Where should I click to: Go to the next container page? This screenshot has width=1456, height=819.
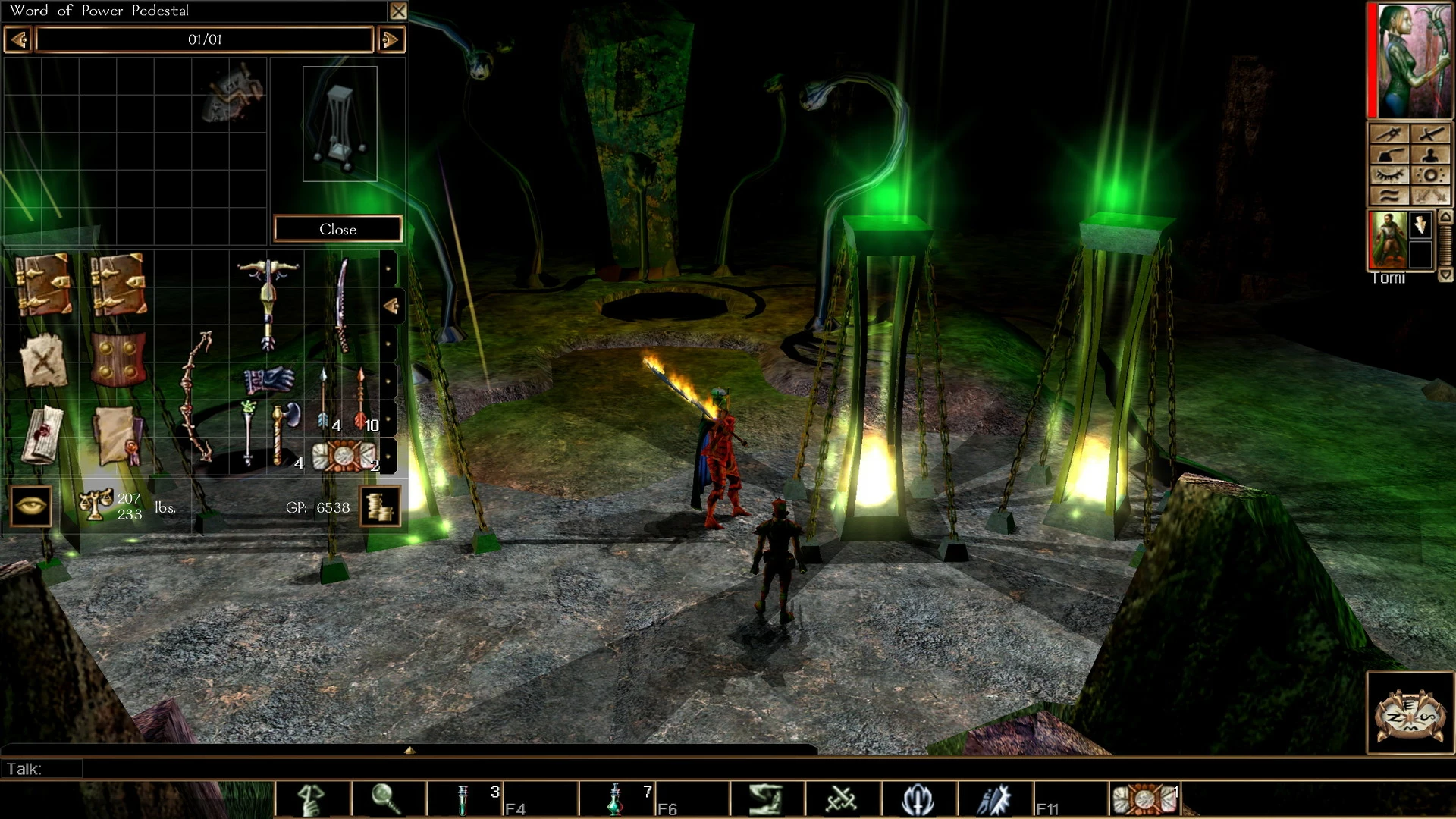[391, 39]
